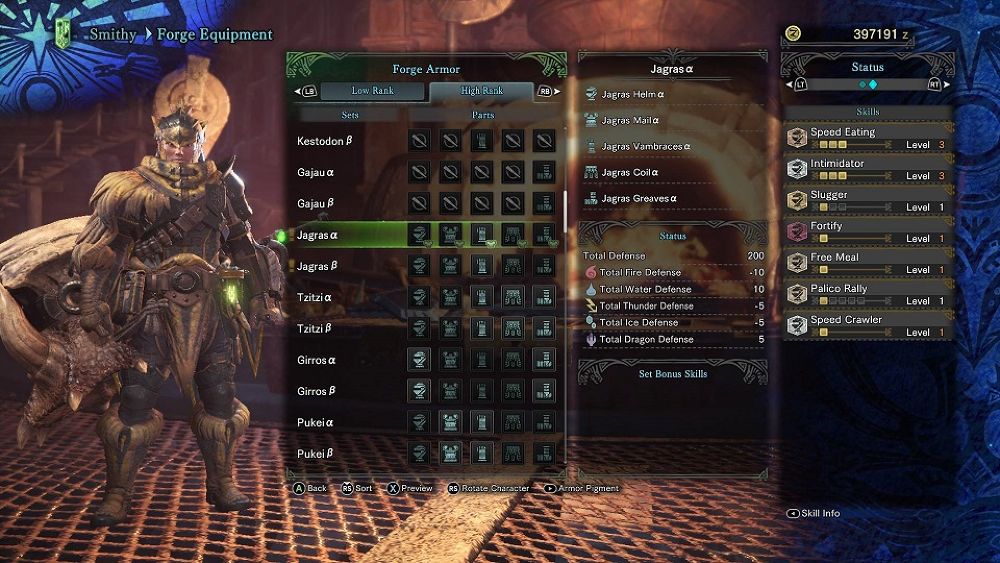This screenshot has height=563, width=1000.
Task: Pick the Gajau β armor set
Action: [x=317, y=204]
